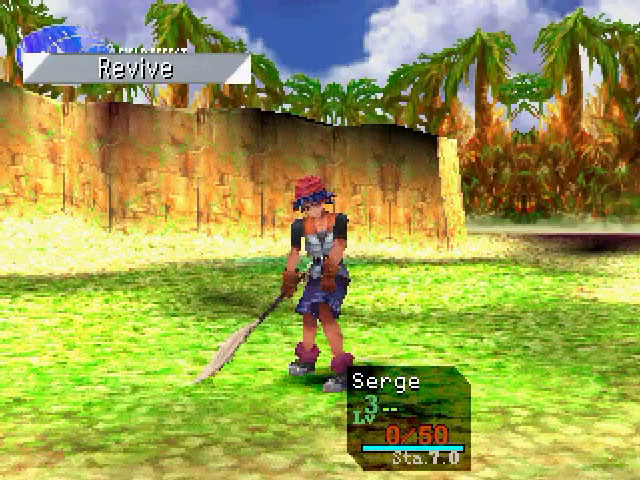Select the Revive element banner
This screenshot has height=480, width=640.
click(x=136, y=68)
